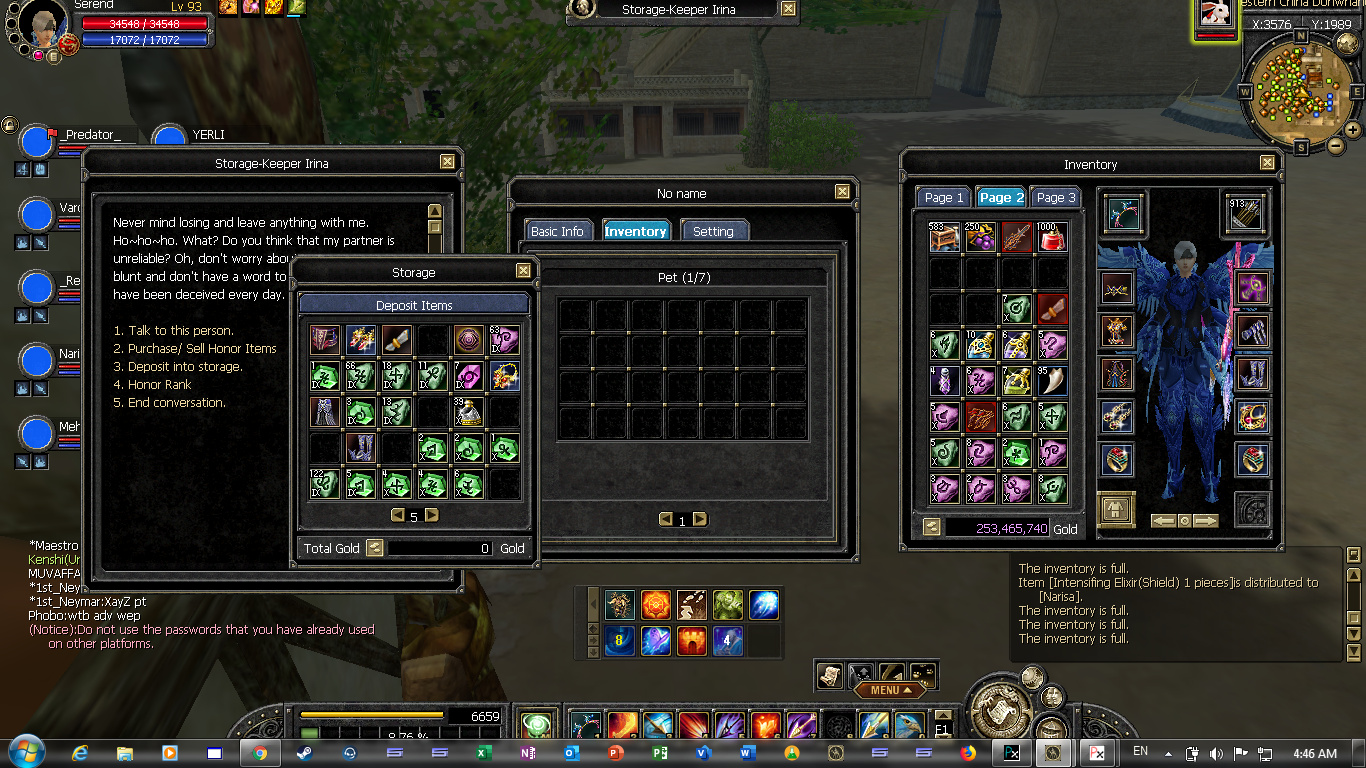Close the Storage window
1366x768 pixels.
pyautogui.click(x=523, y=271)
